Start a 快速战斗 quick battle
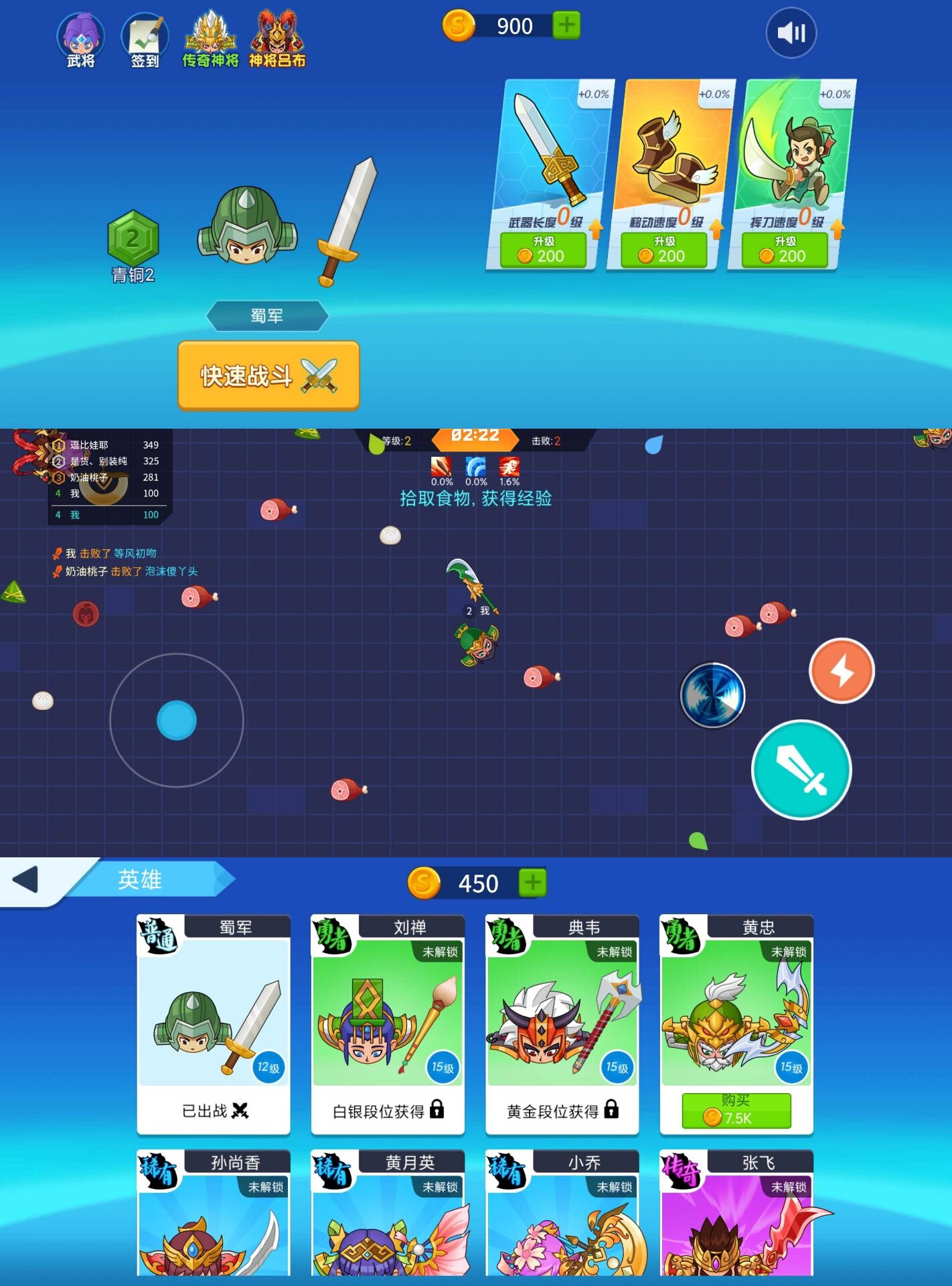 click(x=268, y=376)
